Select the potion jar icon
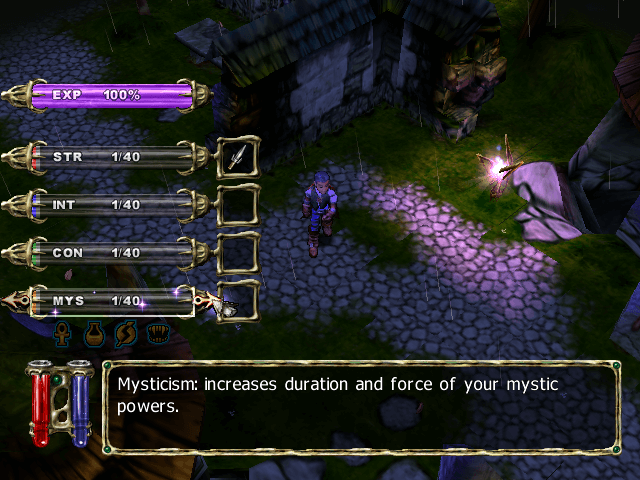The width and height of the screenshot is (640, 480). click(x=95, y=332)
